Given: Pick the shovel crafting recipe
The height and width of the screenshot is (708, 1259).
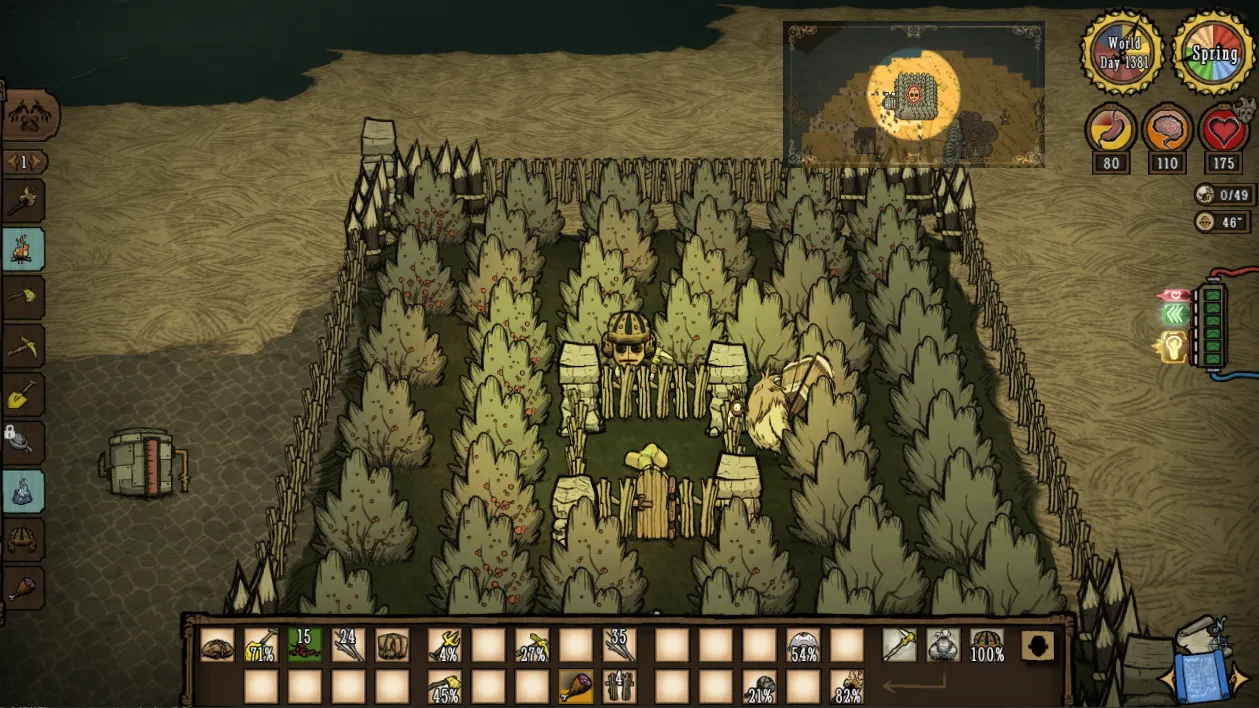Looking at the screenshot, I should pos(23,394).
